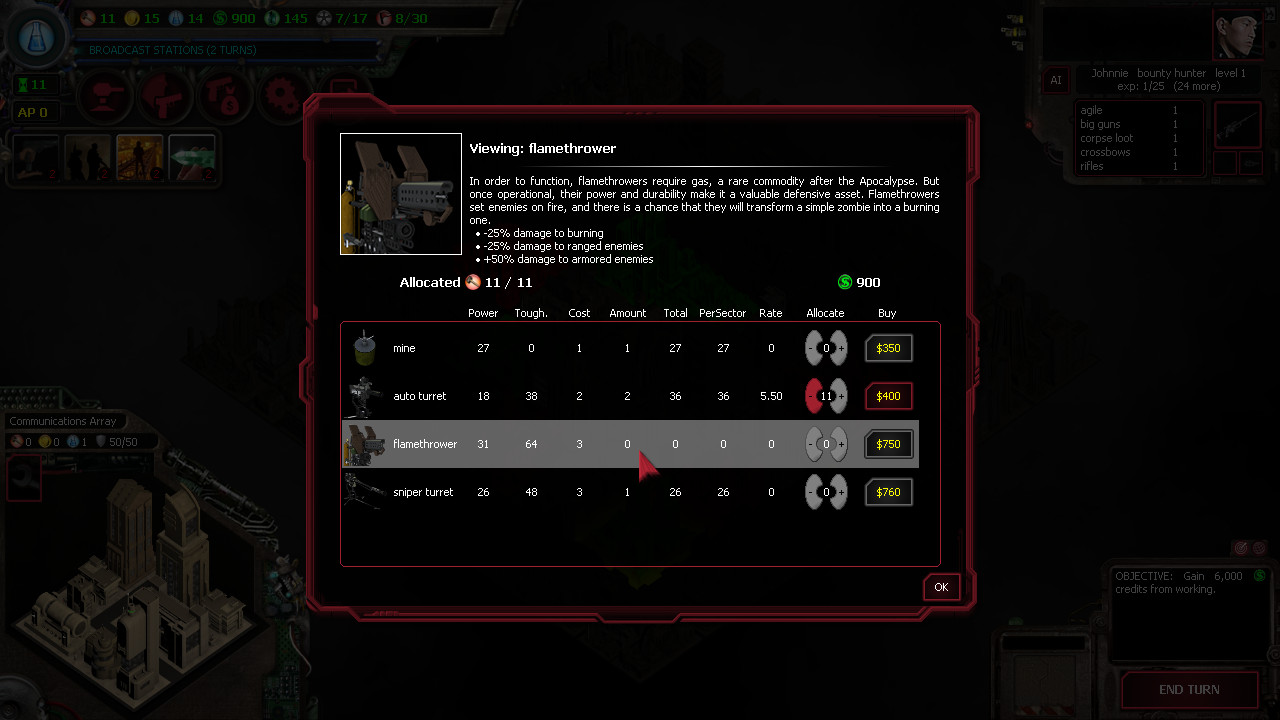Click the hammer resource icon in top bar

[x=86, y=16]
